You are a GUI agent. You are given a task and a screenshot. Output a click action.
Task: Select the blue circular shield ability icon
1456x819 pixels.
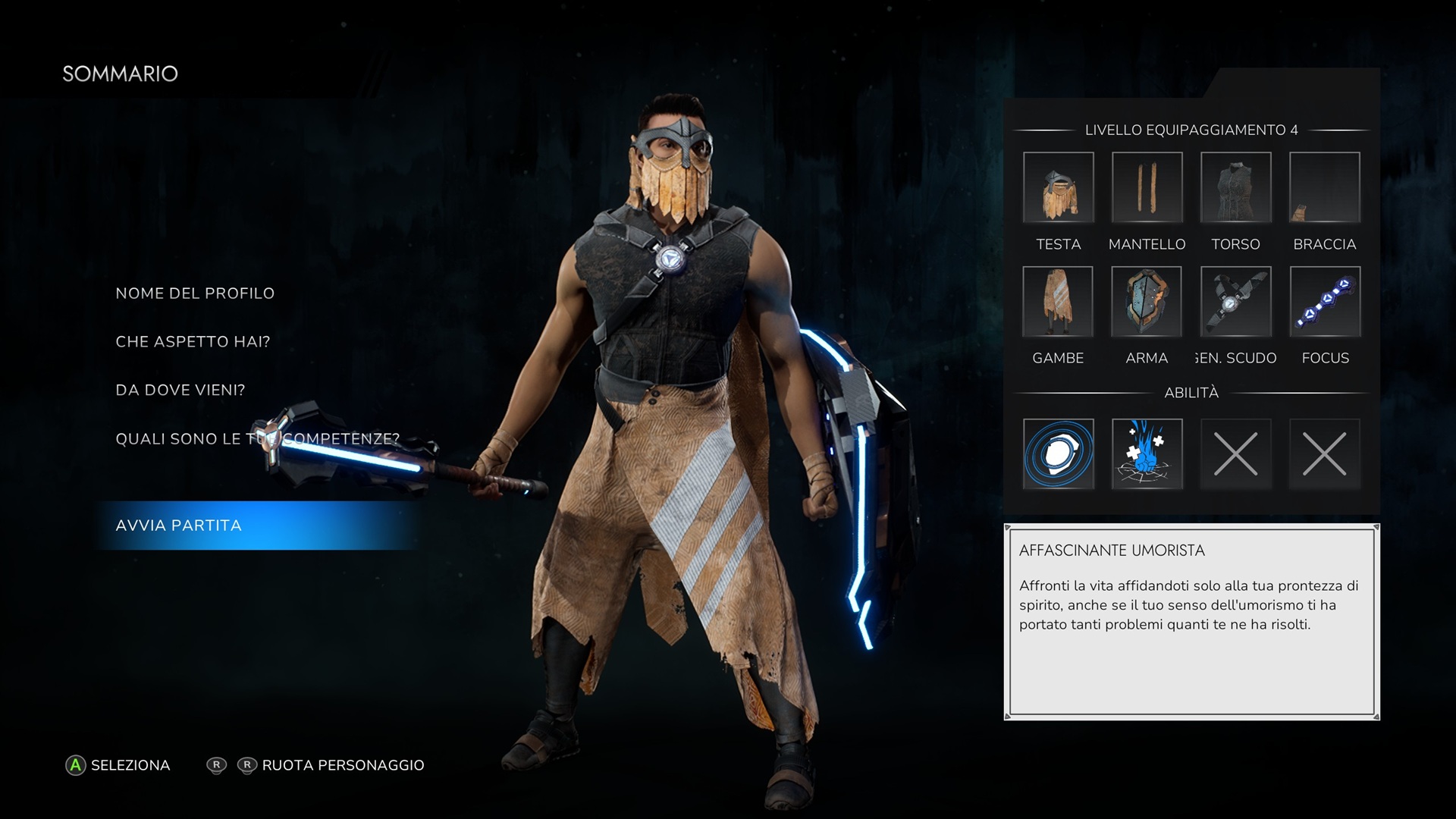pos(1058,453)
